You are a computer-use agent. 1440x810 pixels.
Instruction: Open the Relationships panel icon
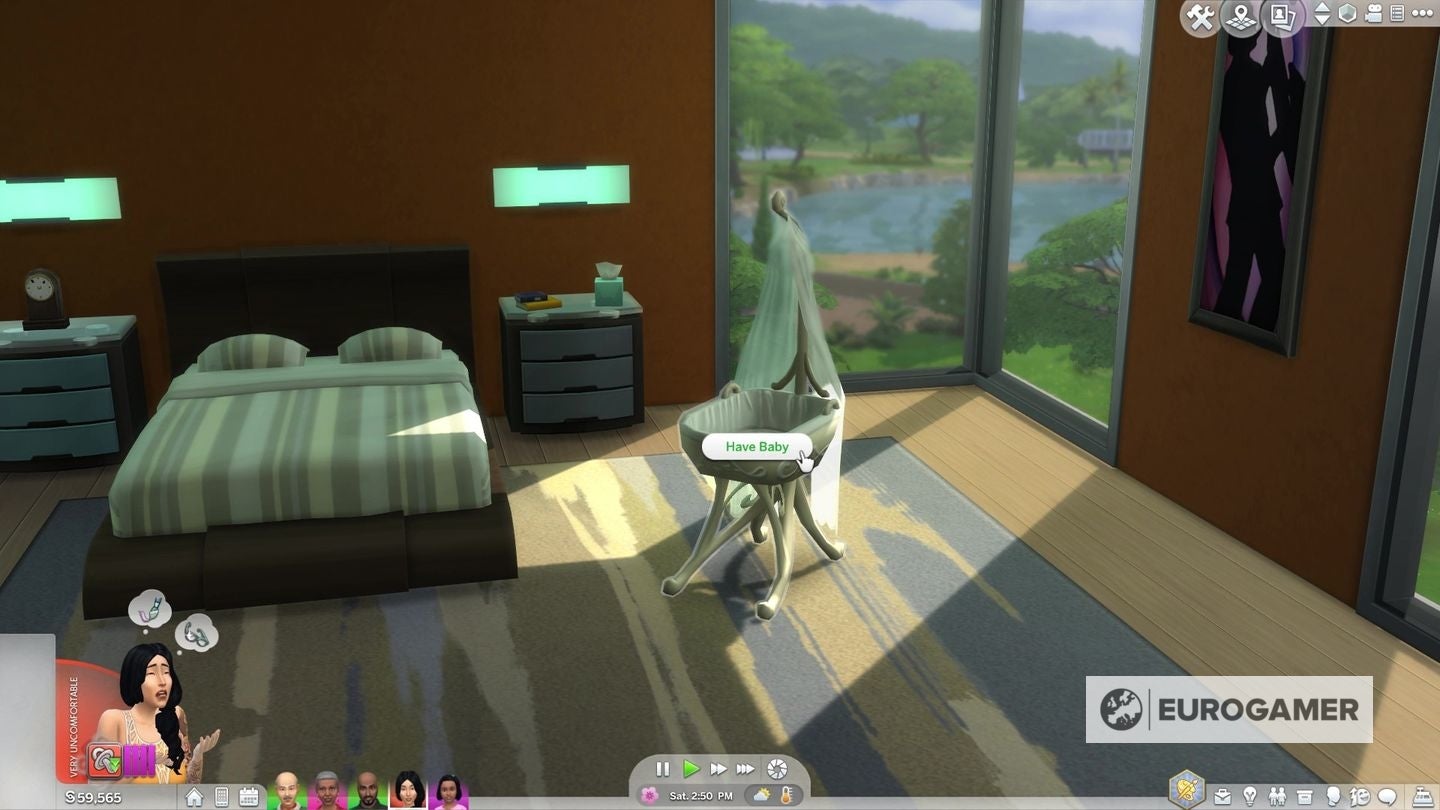[1279, 795]
